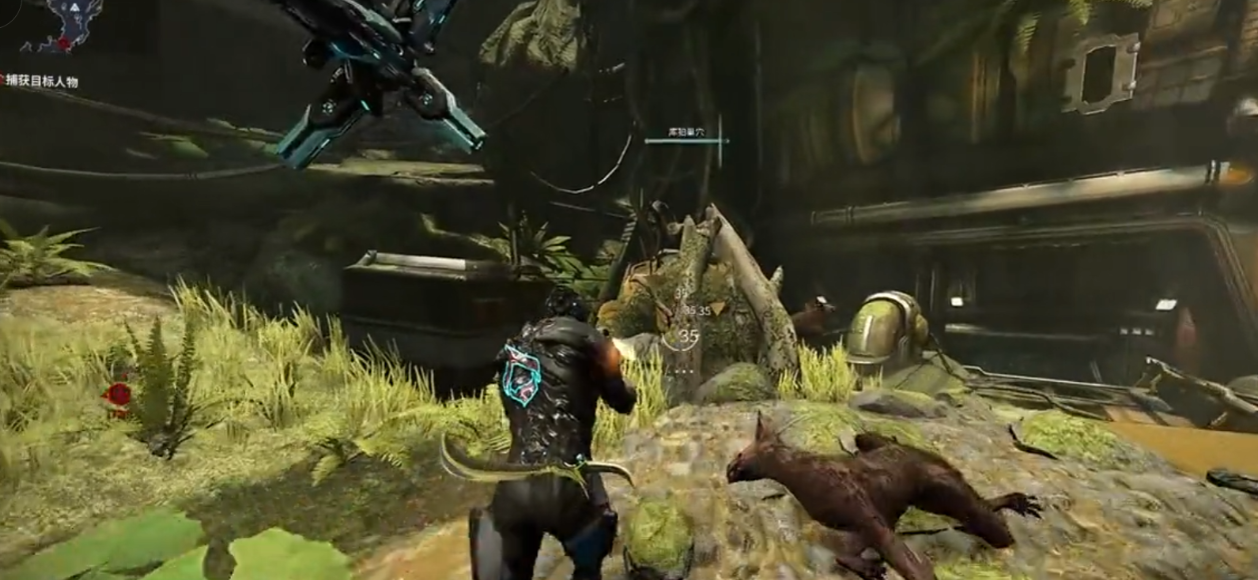1258x580 pixels.
Task: Click the red target marker on the minimap
Action: pos(64,44)
